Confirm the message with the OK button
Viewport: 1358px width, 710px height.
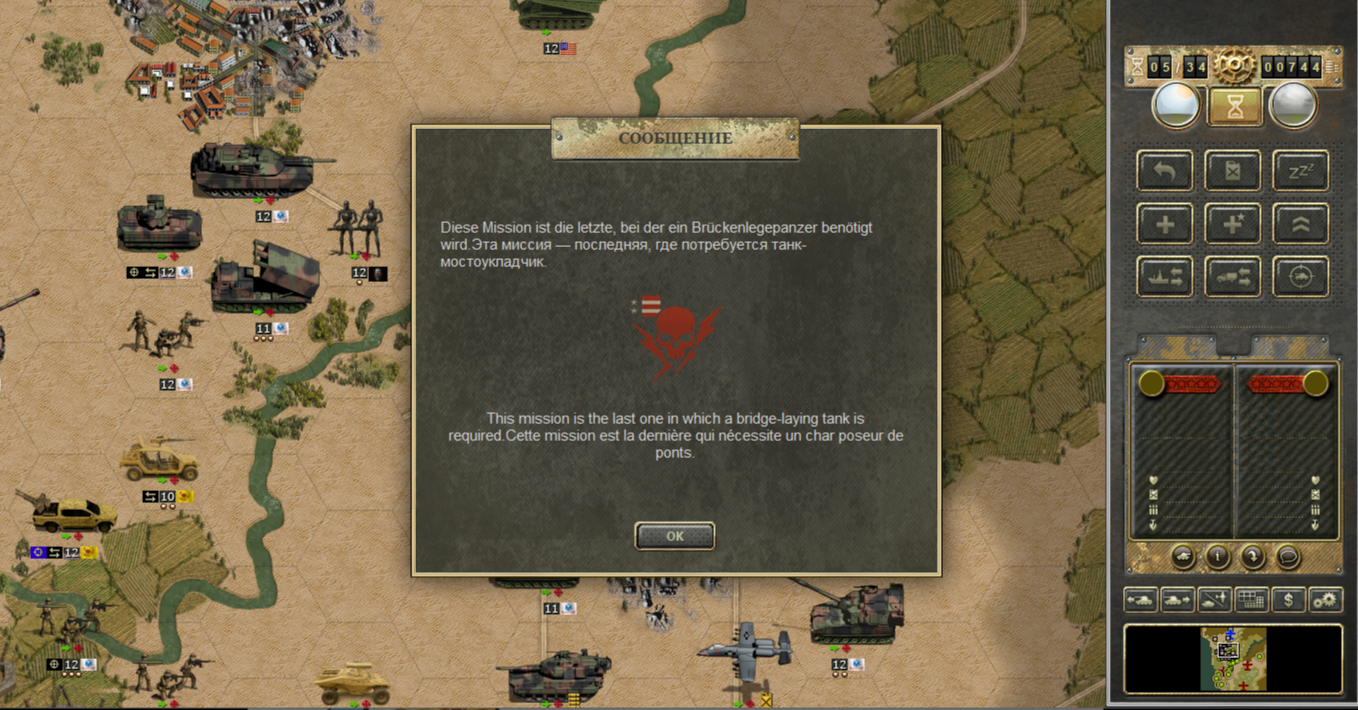(x=675, y=536)
